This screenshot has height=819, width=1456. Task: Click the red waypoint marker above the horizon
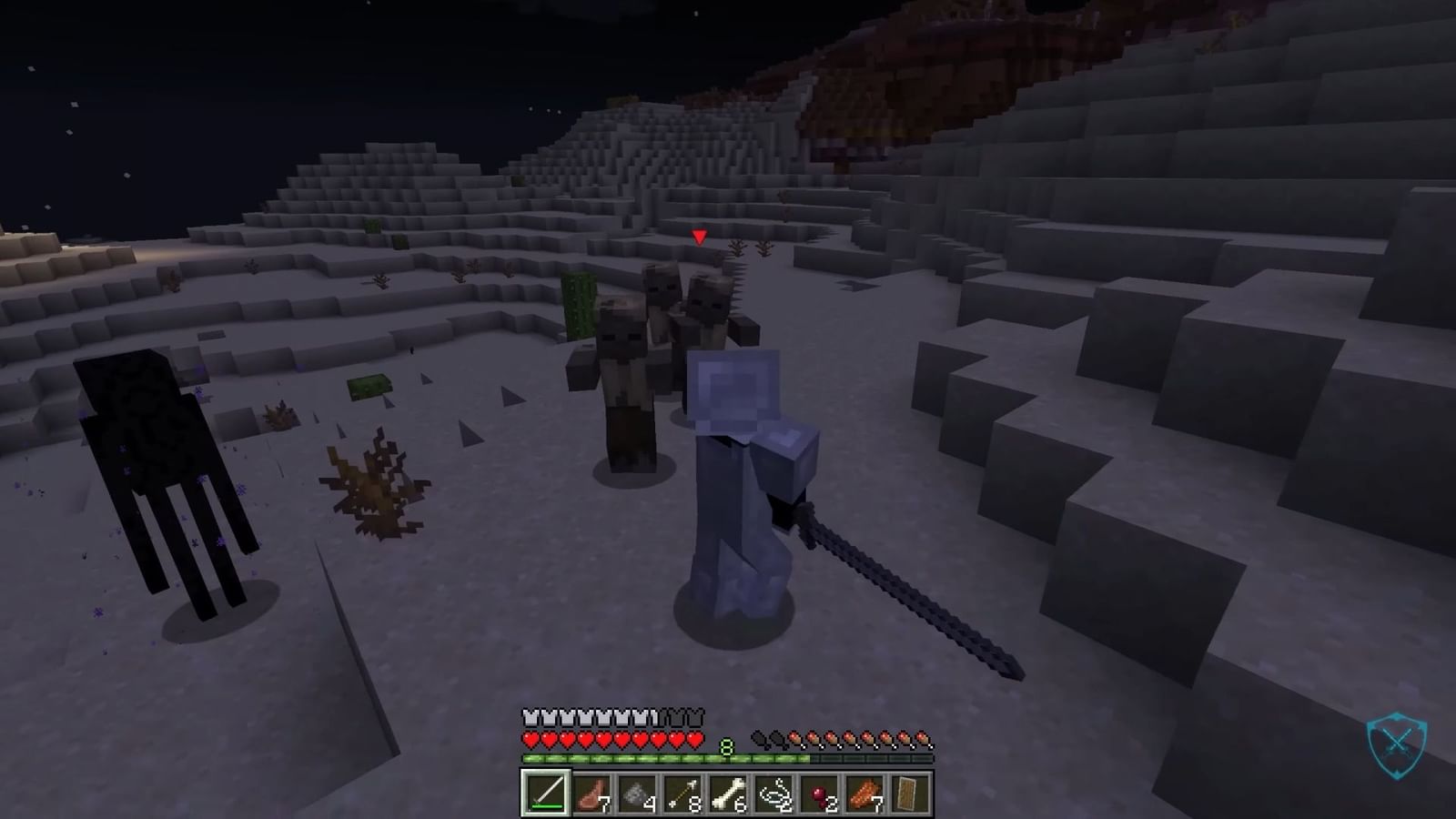coord(699,236)
